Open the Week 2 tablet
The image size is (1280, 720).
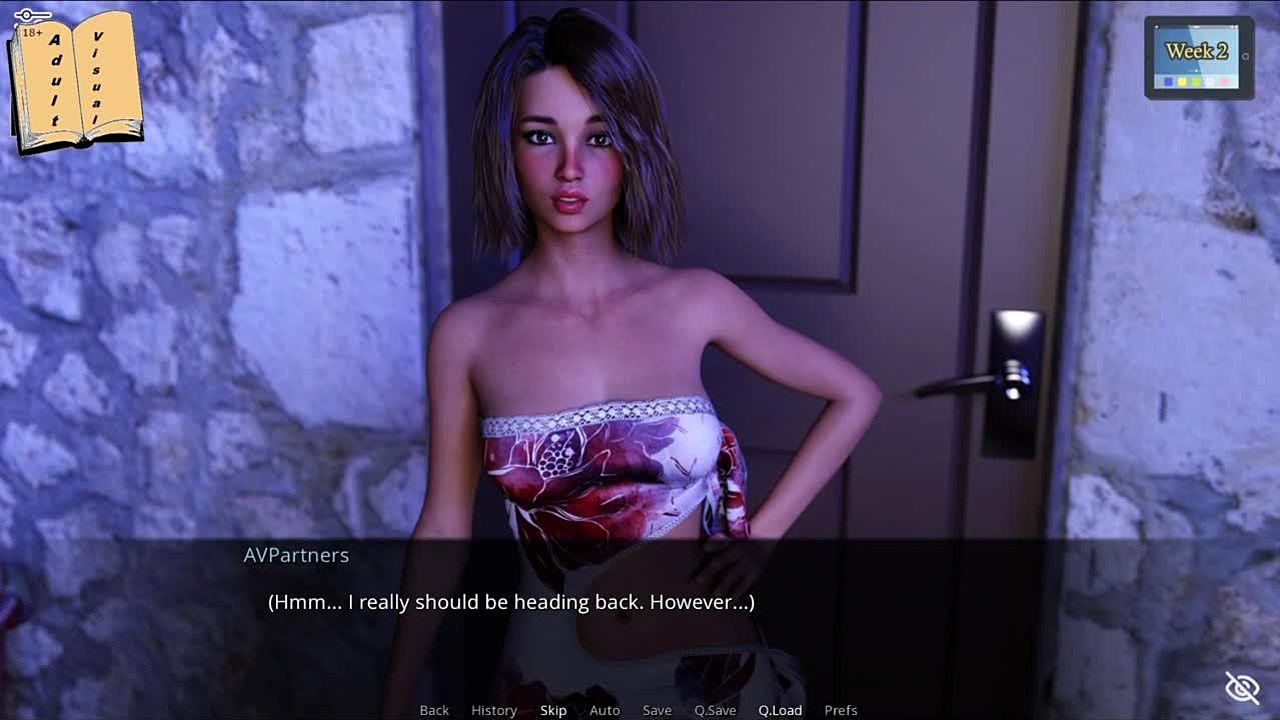[1199, 57]
